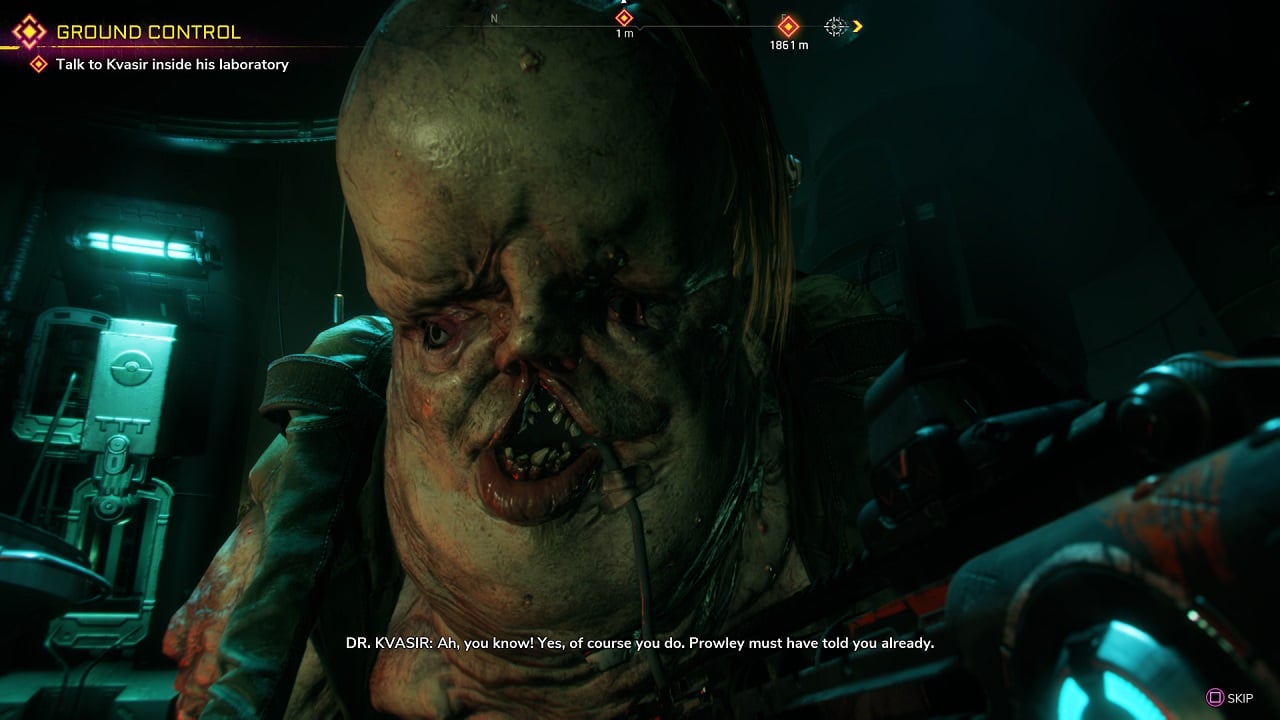Click the Talk to Kvasir objective entry
1280x720 pixels.
[172, 65]
